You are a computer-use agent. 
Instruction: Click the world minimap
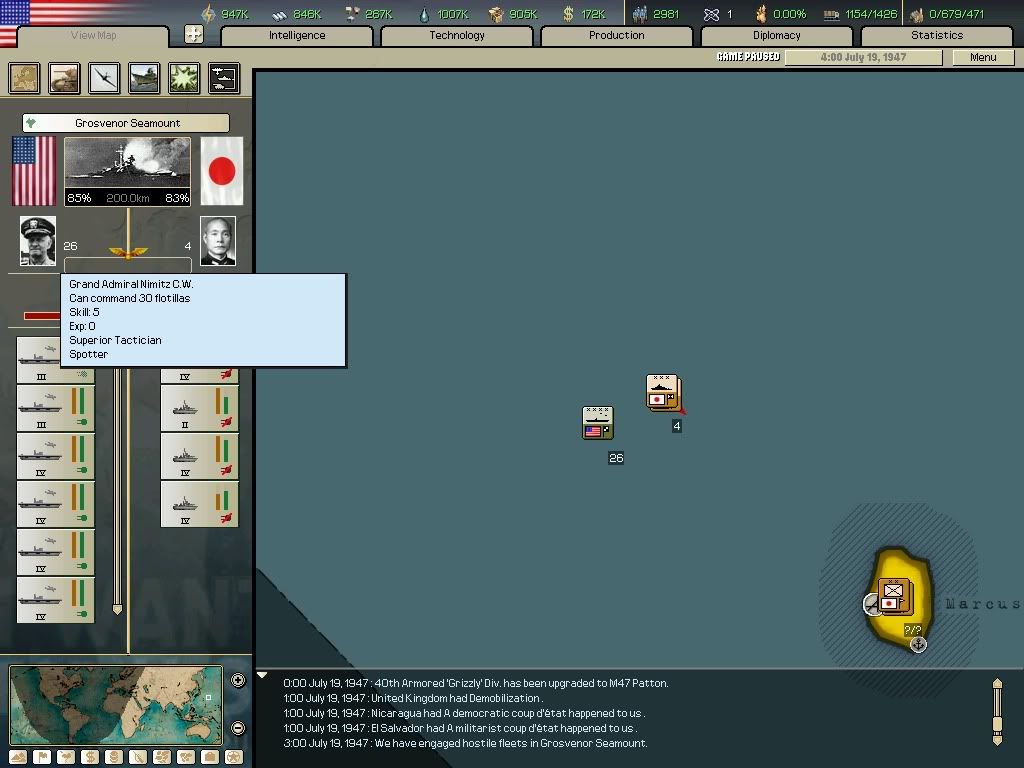click(x=115, y=705)
